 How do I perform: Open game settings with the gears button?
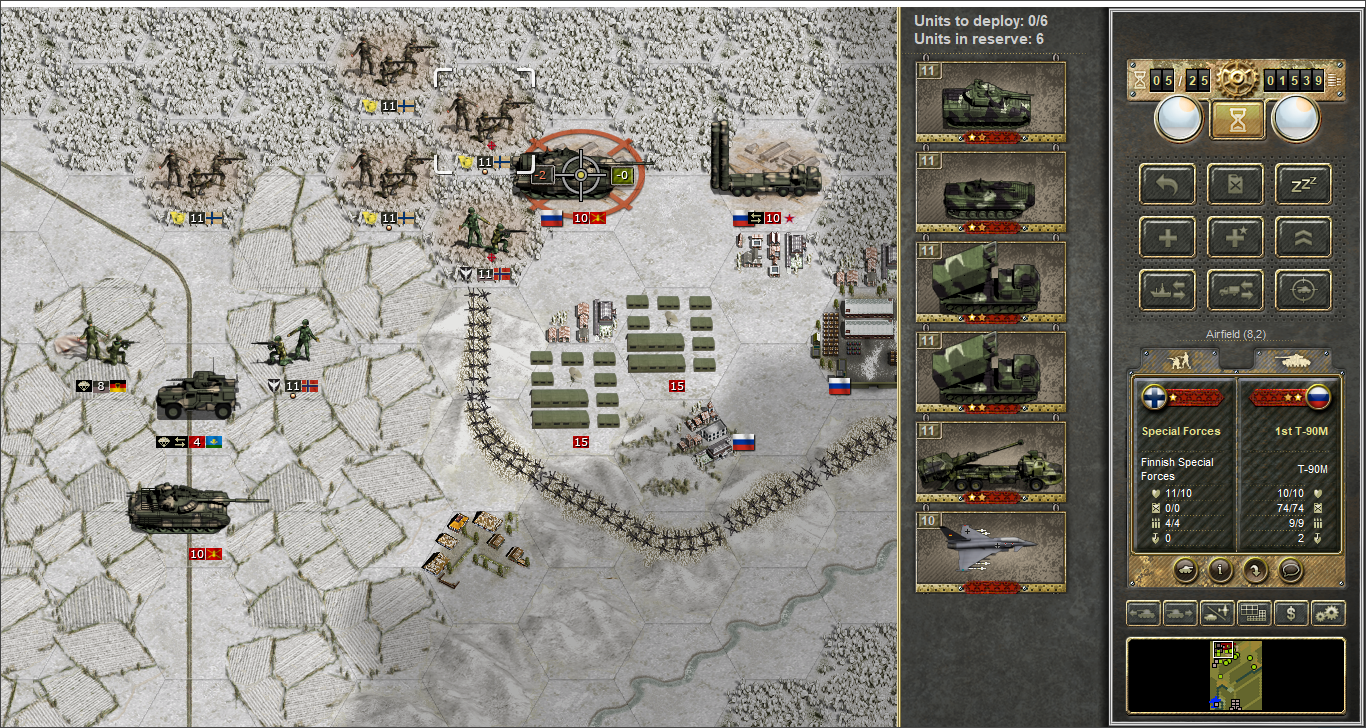pos(1329,613)
